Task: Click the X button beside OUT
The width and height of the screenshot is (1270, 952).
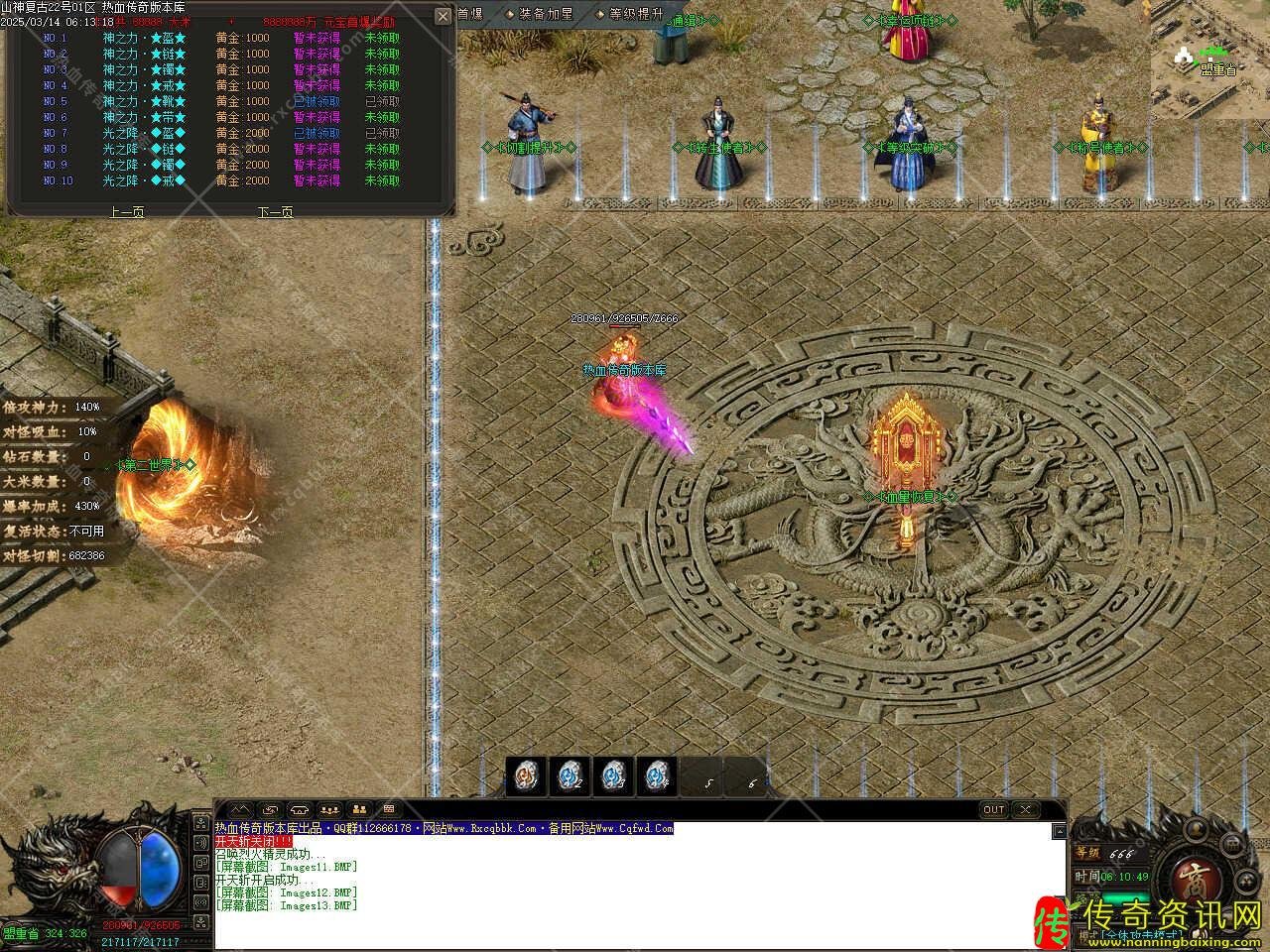Action: (x=1026, y=809)
